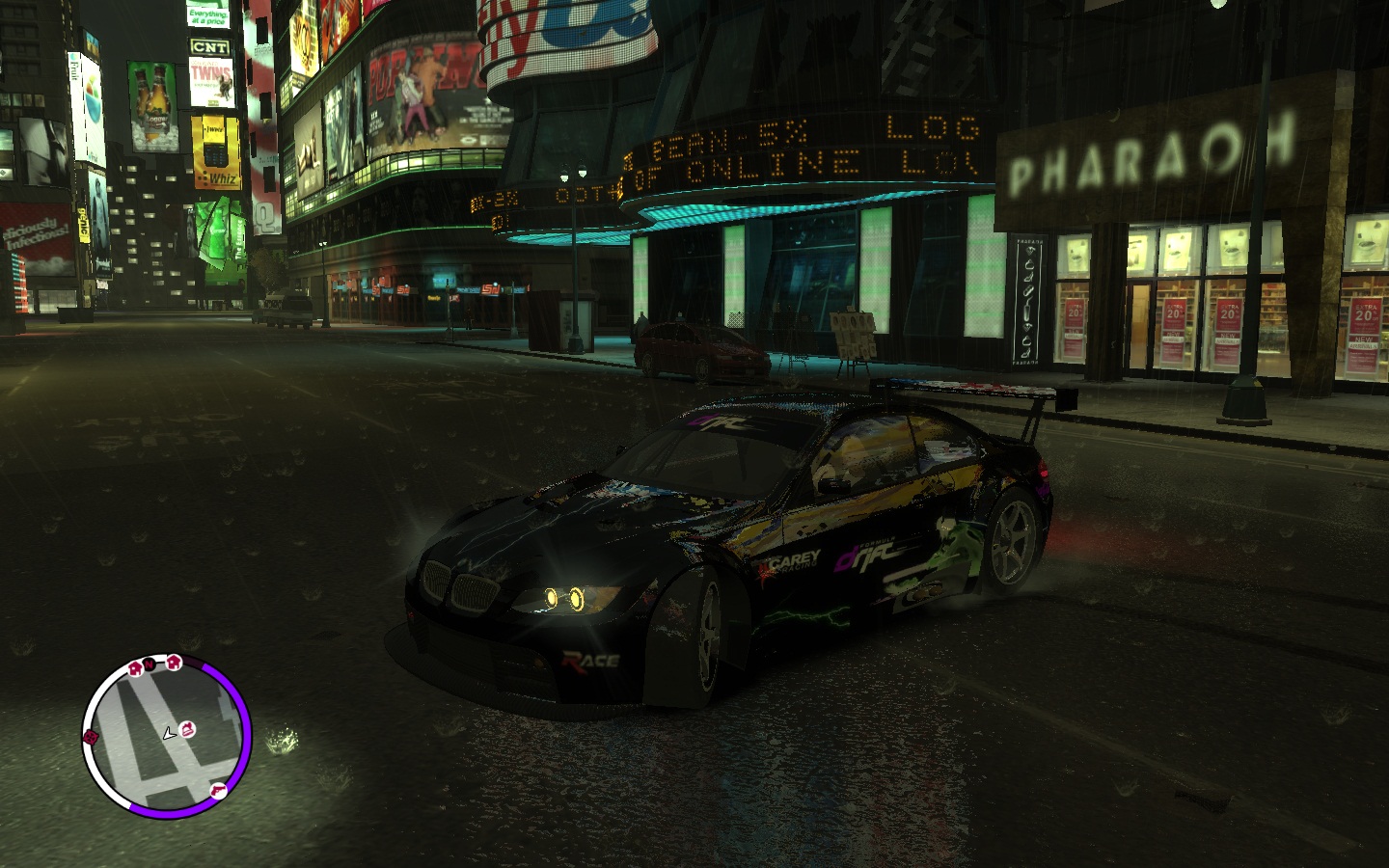Click the bell shop icon near the player arrow
Image resolution: width=1389 pixels, height=868 pixels.
click(187, 730)
